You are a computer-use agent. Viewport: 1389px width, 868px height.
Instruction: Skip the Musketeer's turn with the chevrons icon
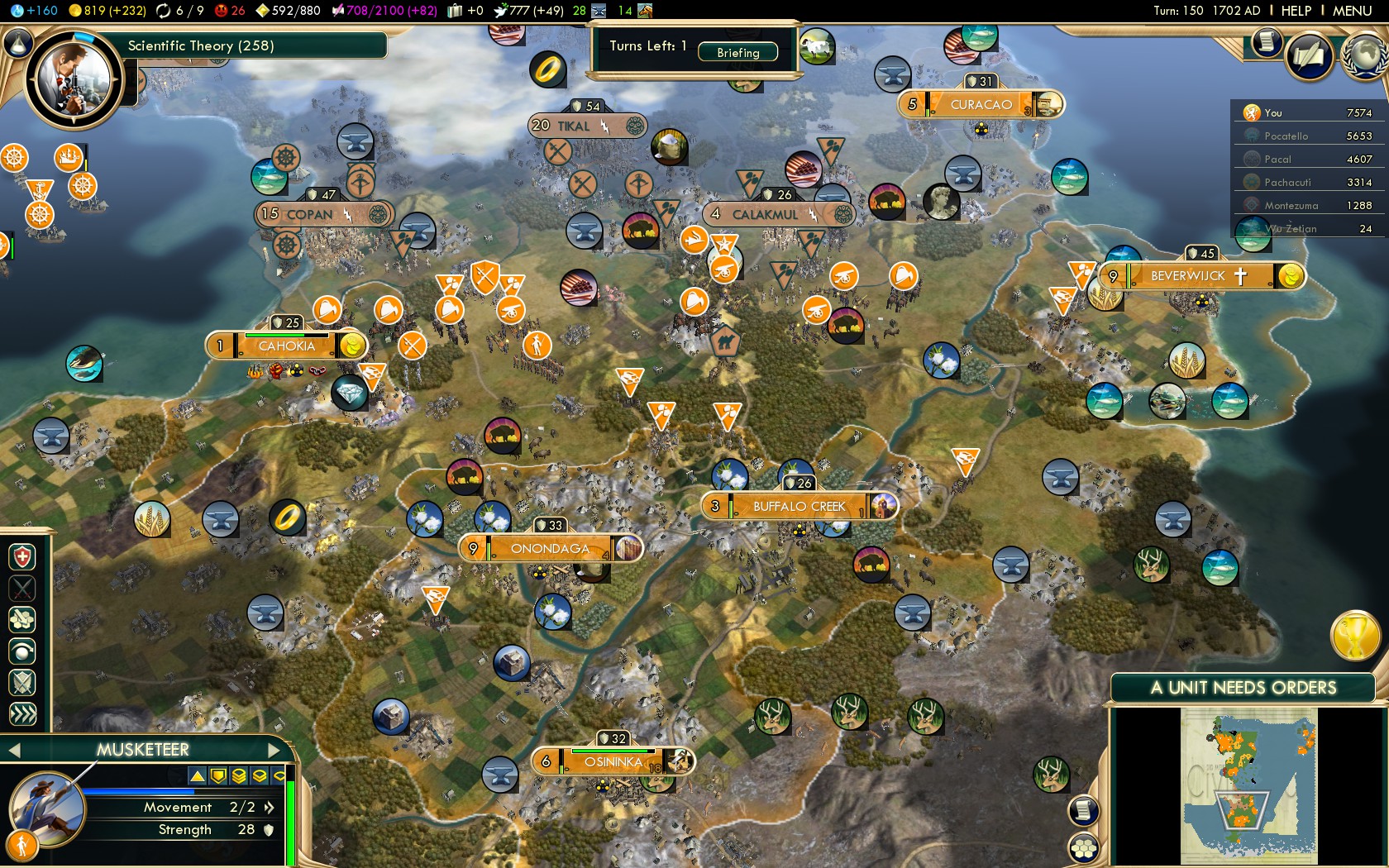[22, 710]
